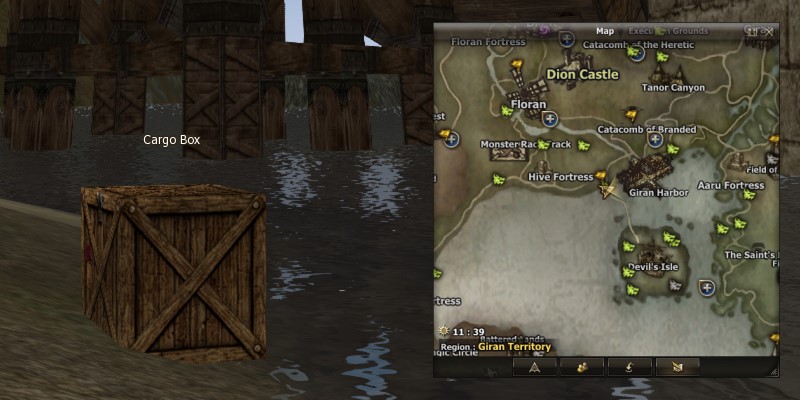This screenshot has height=400, width=800.
Task: Click the Monster Race Track location
Action: 525,145
